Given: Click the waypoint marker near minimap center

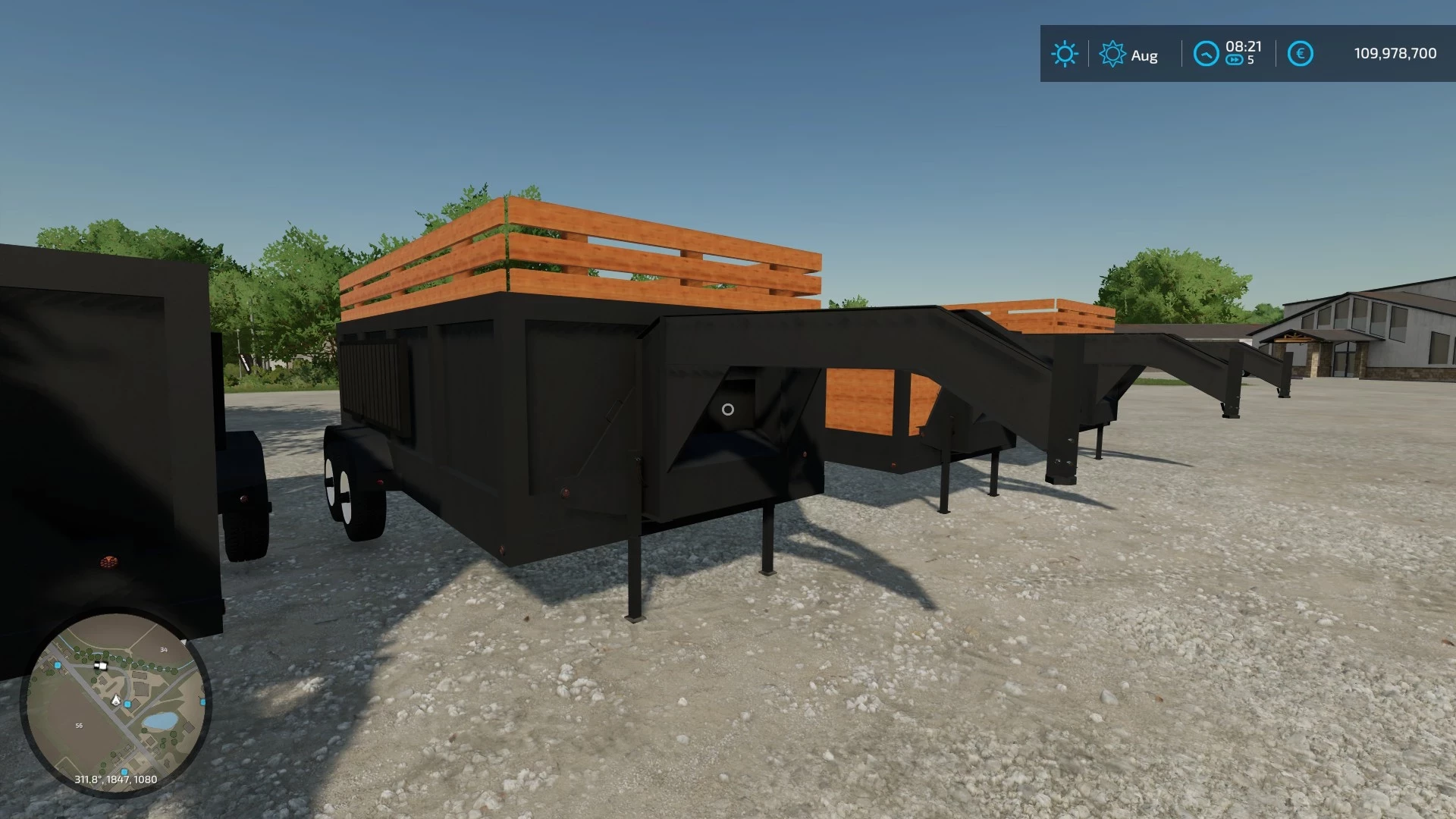Looking at the screenshot, I should [126, 704].
